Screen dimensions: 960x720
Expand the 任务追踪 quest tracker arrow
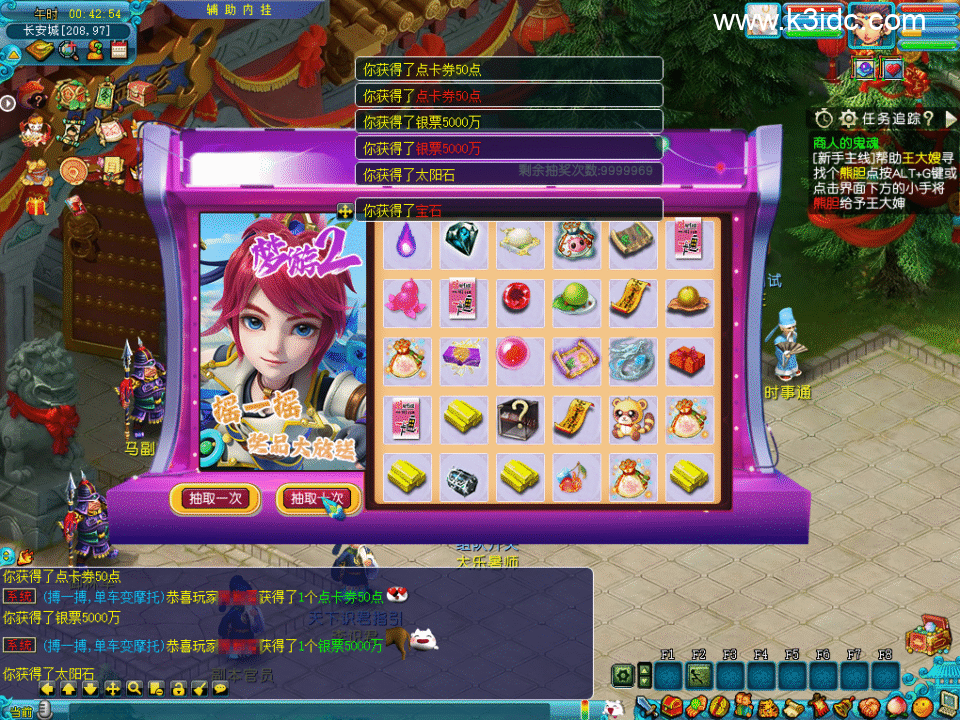951,118
